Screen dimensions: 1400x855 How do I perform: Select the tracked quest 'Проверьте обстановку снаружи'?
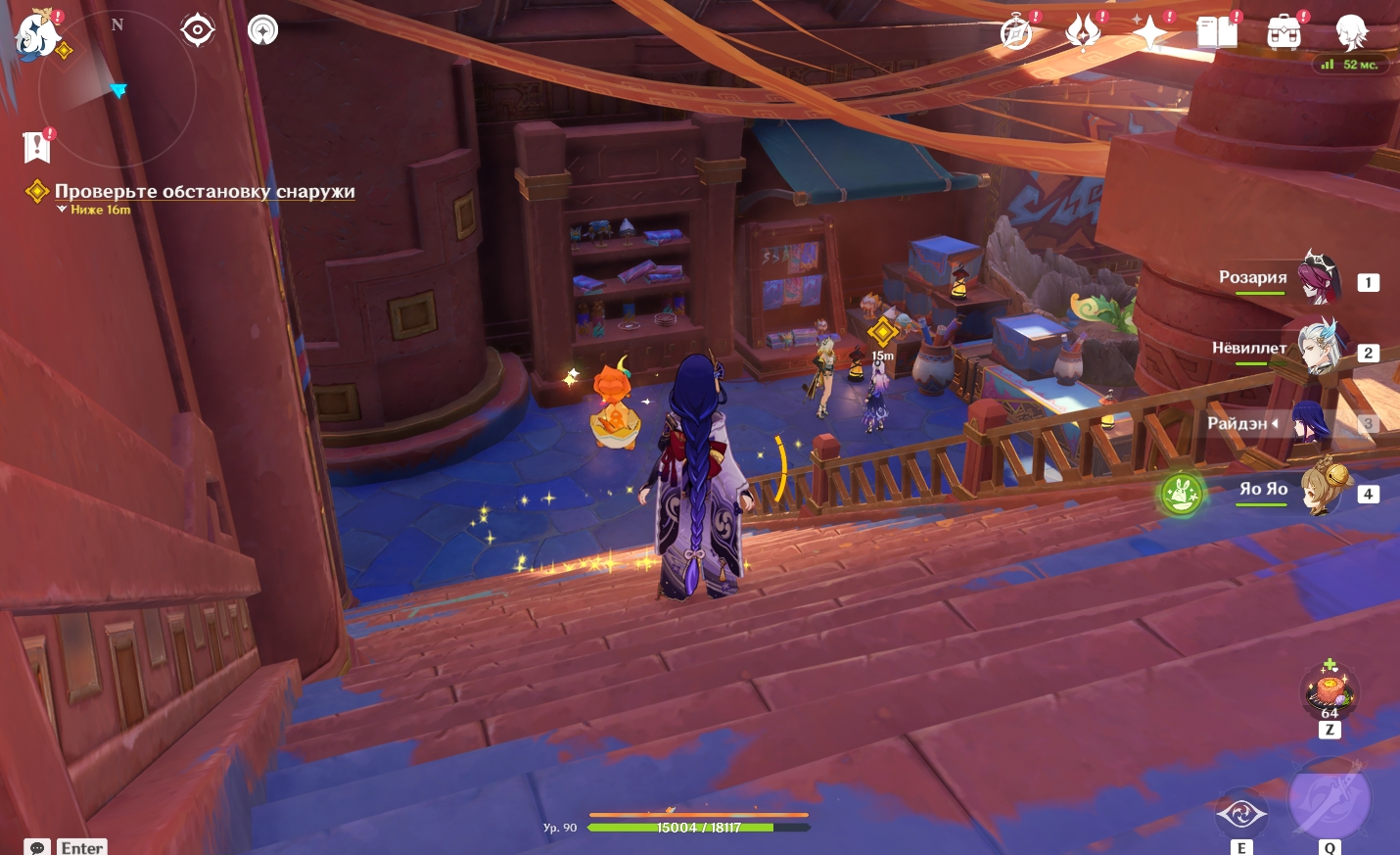click(x=204, y=192)
